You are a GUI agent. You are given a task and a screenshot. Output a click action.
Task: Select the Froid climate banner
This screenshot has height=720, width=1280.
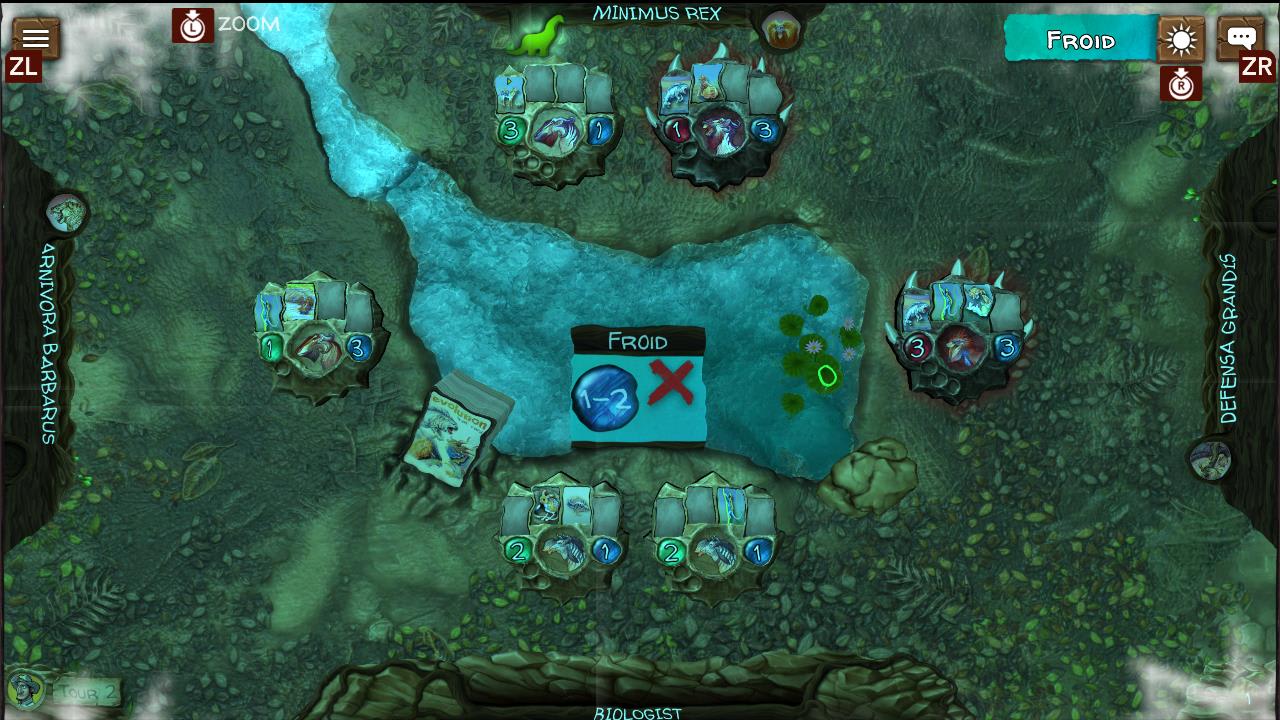coord(1080,40)
